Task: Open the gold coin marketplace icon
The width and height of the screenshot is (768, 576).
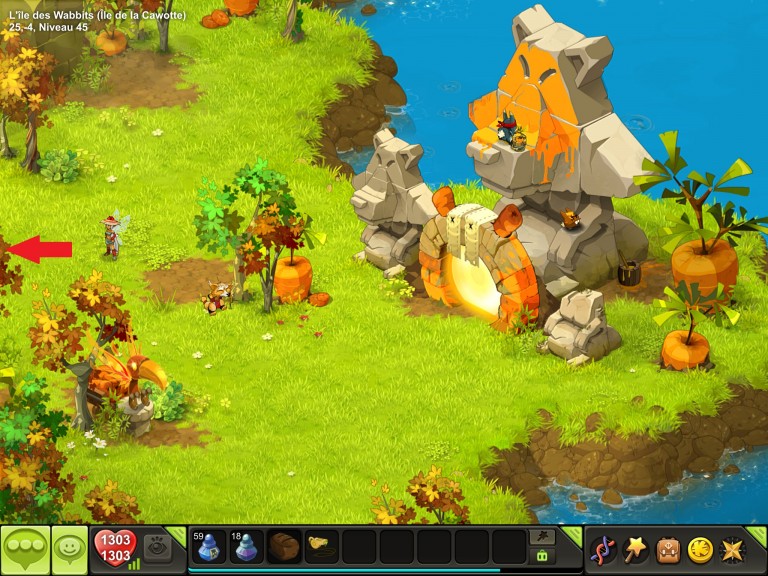Action: (x=700, y=549)
